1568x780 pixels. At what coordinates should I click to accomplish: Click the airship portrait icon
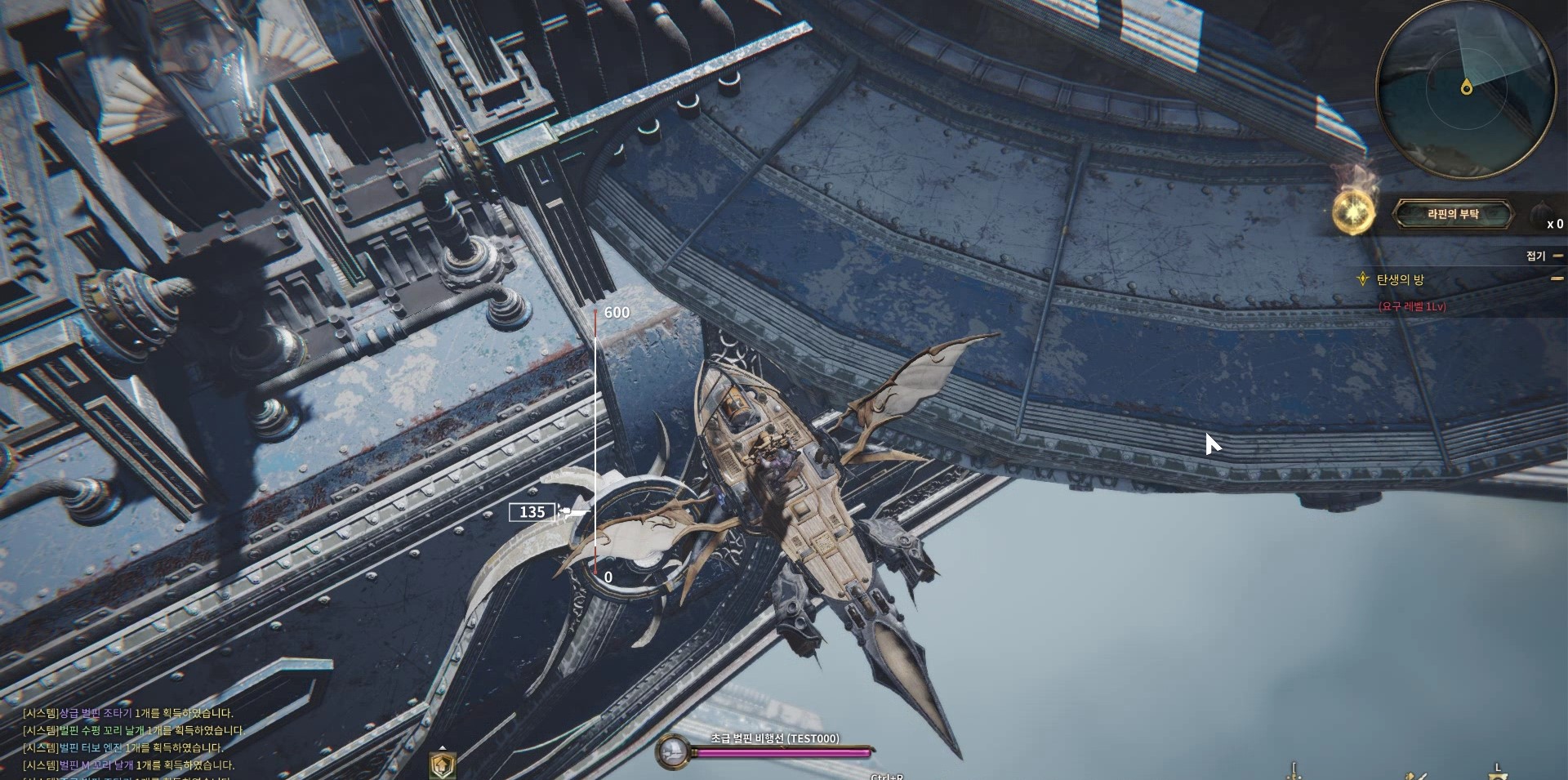click(x=673, y=751)
